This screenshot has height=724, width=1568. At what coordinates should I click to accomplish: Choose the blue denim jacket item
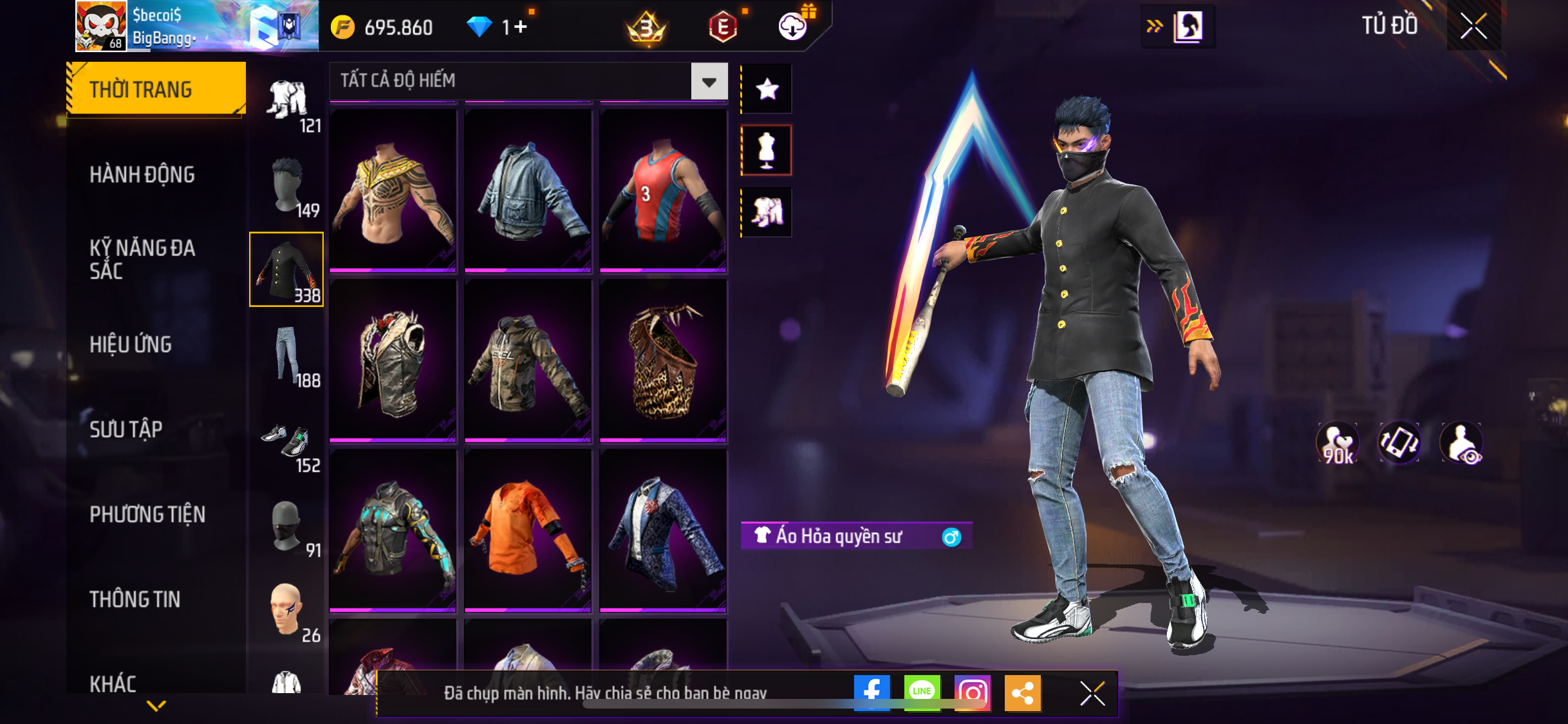click(x=528, y=190)
